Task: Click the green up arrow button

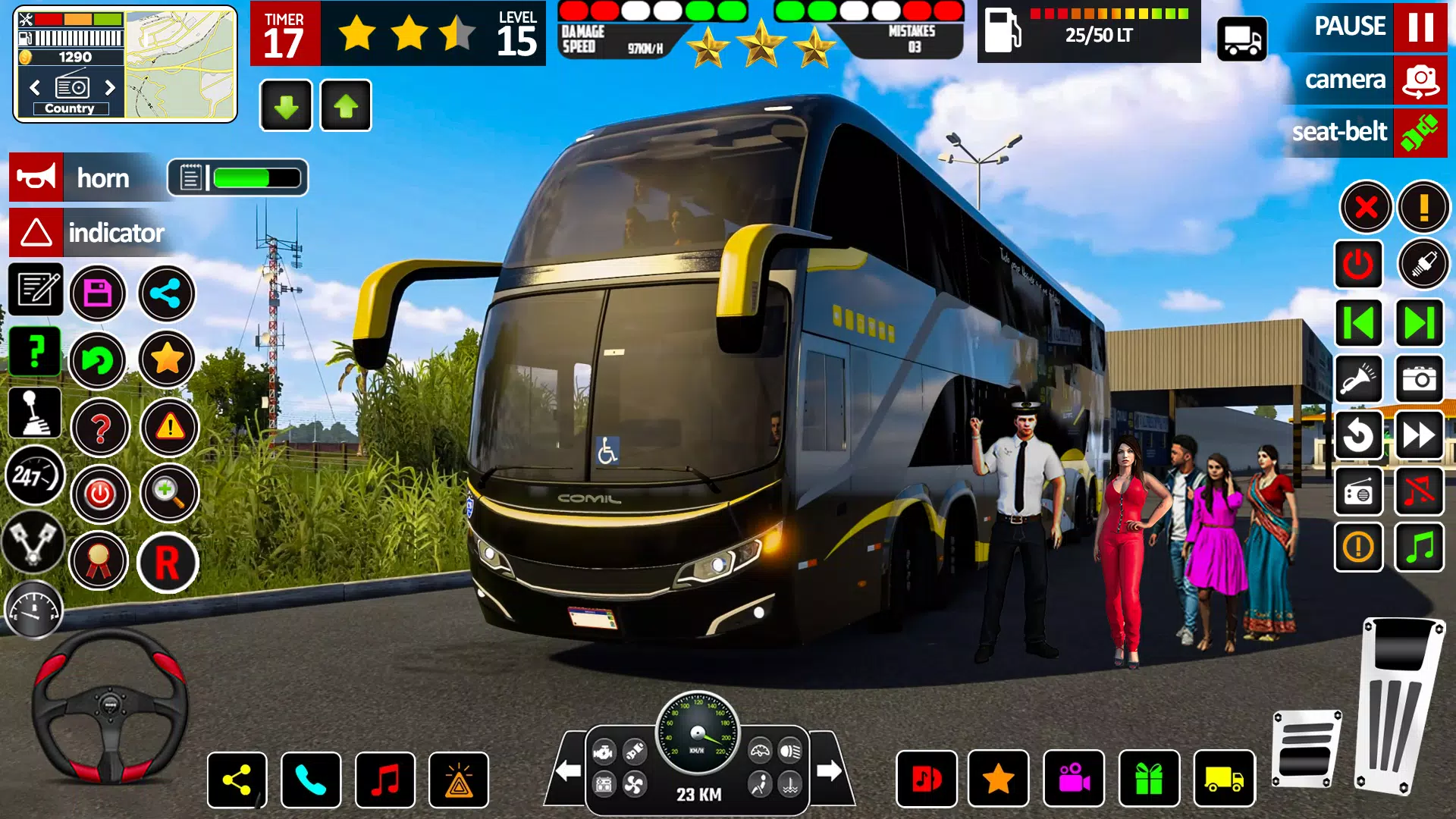Action: pos(346,106)
